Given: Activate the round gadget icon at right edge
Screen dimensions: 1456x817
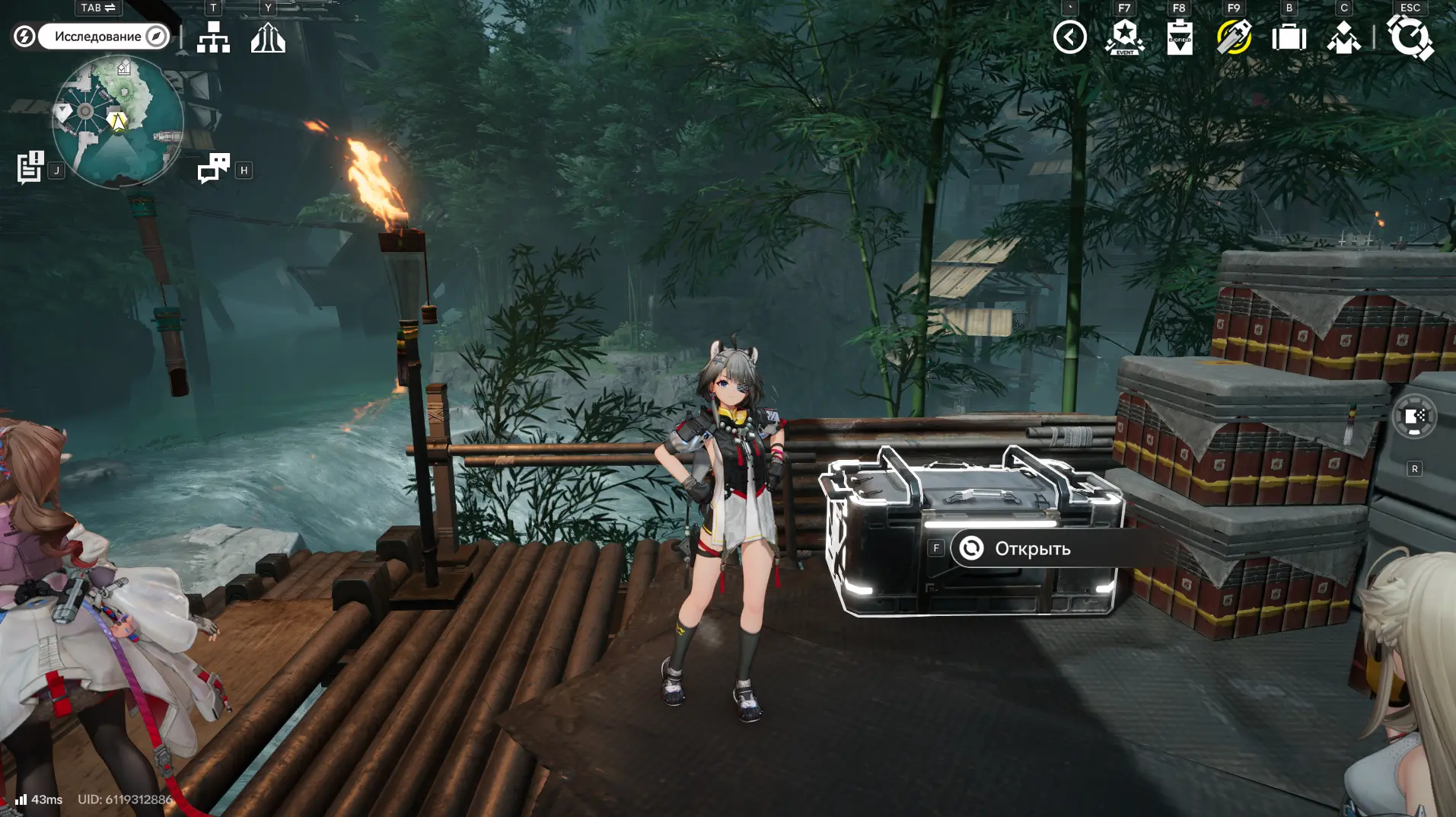Looking at the screenshot, I should pos(1414,416).
